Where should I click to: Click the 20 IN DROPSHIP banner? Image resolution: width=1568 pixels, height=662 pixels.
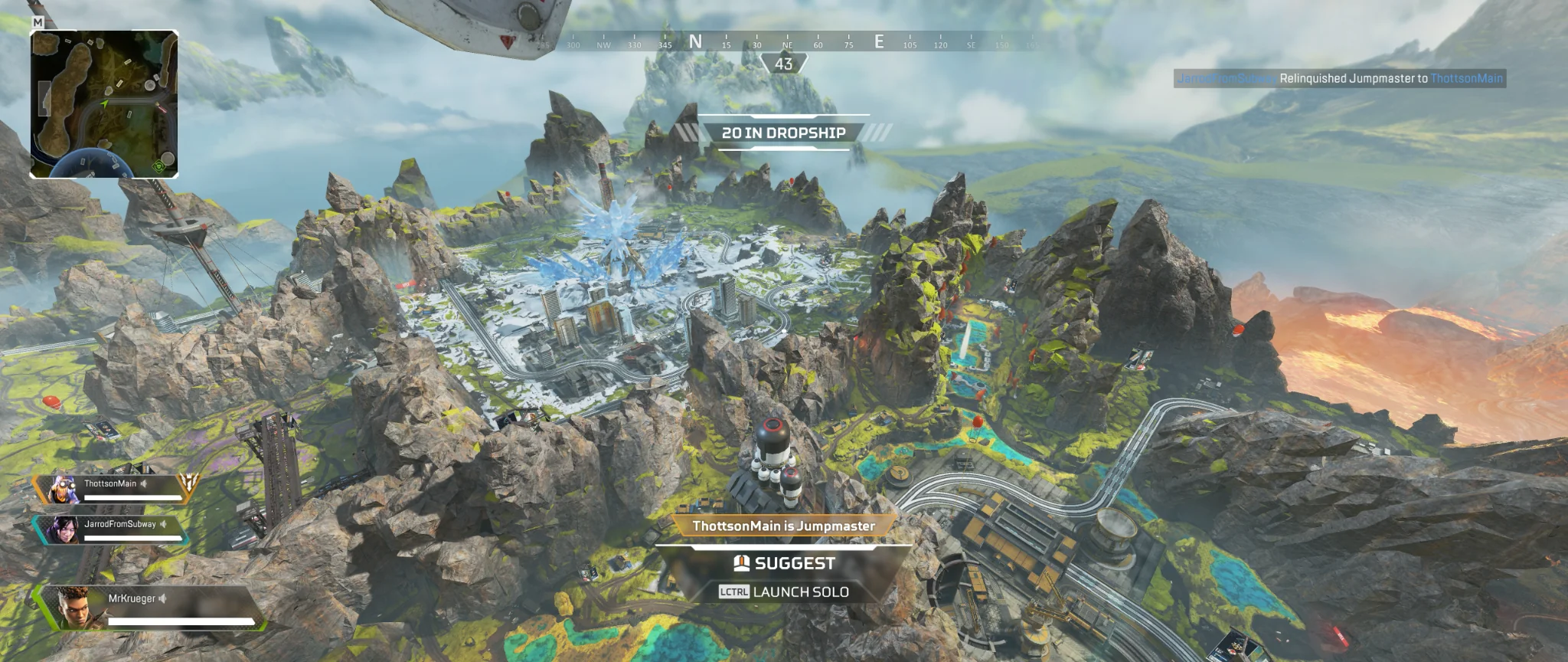pos(782,133)
